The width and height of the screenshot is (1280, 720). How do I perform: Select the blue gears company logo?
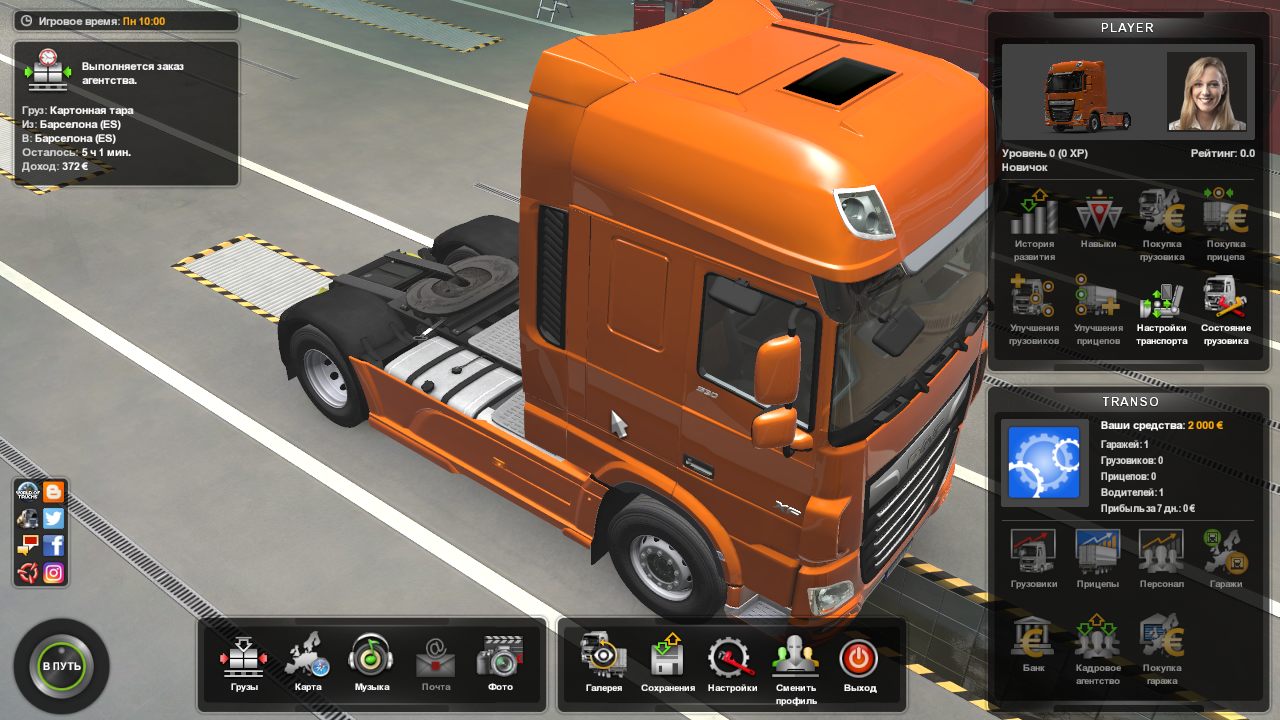click(x=1044, y=462)
